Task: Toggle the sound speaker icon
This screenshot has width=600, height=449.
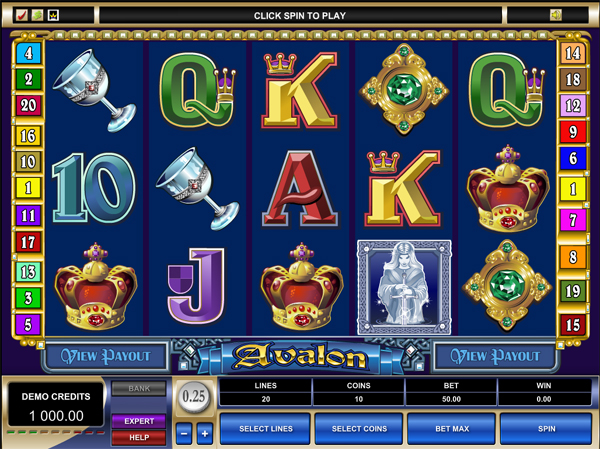Action: tap(556, 15)
